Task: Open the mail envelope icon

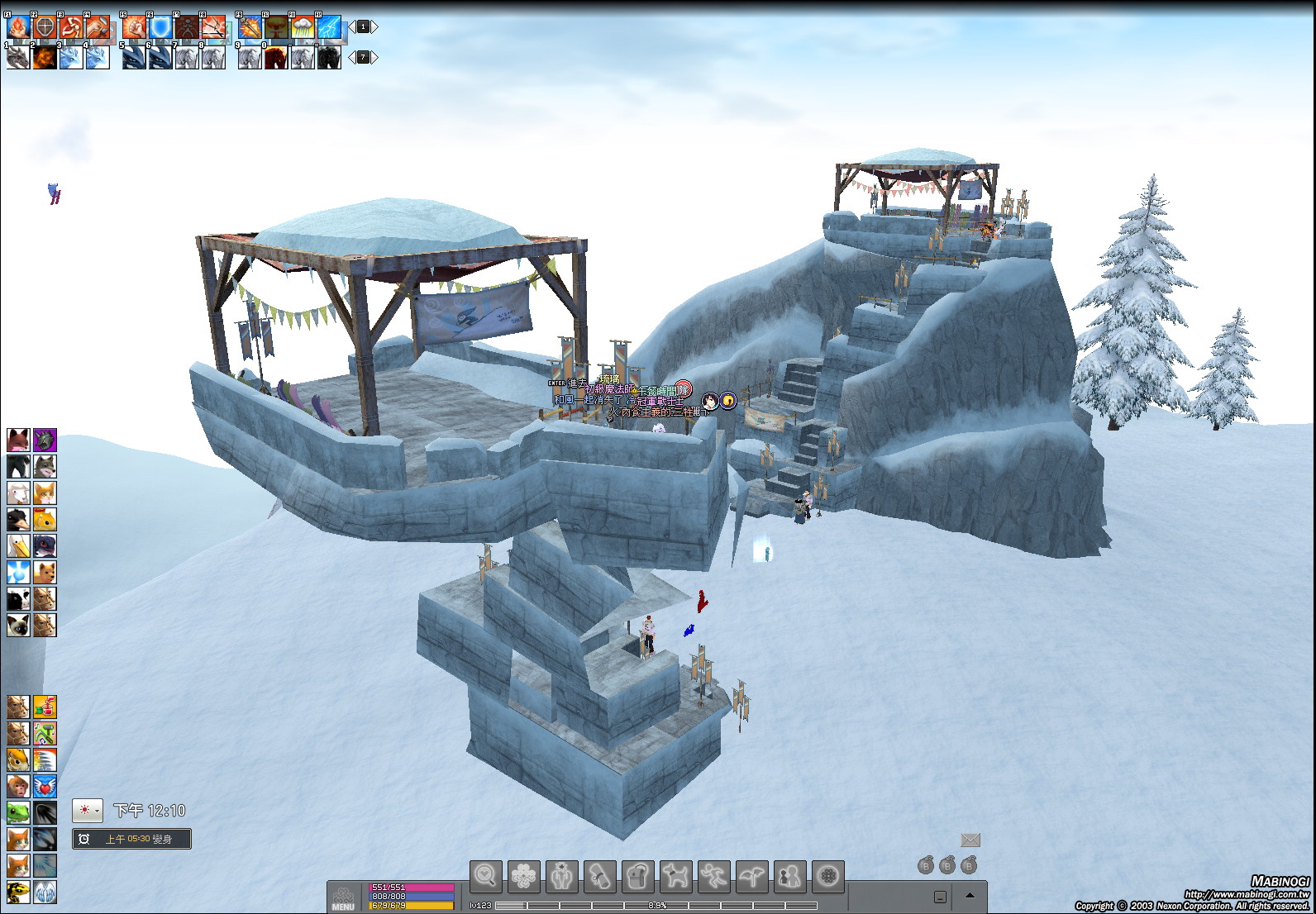Action: [x=970, y=840]
